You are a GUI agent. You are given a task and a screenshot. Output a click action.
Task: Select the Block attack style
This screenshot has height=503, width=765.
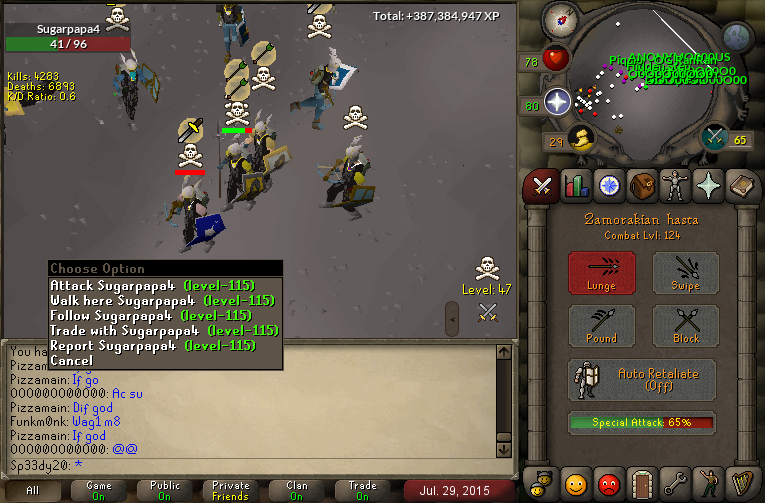(x=686, y=326)
